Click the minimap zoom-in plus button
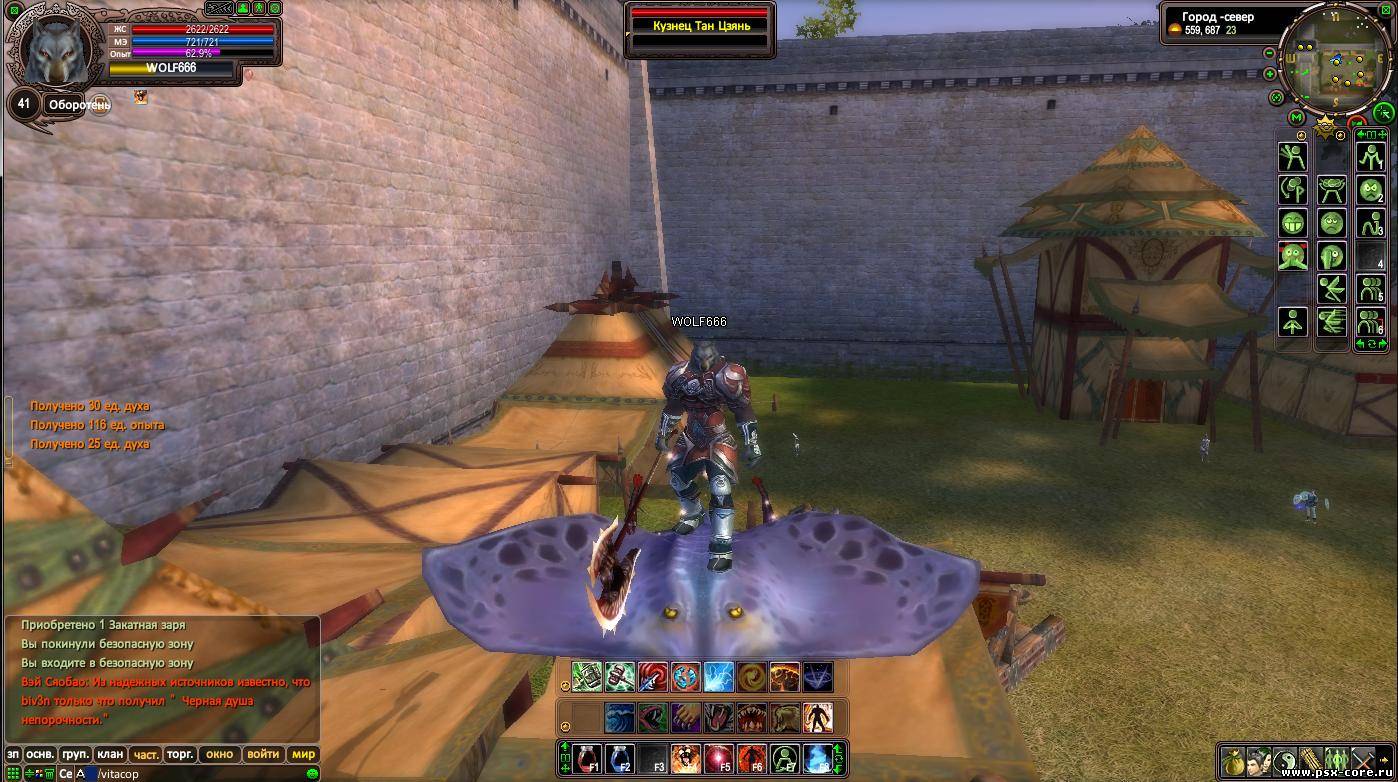The width and height of the screenshot is (1398, 782). [x=1270, y=74]
